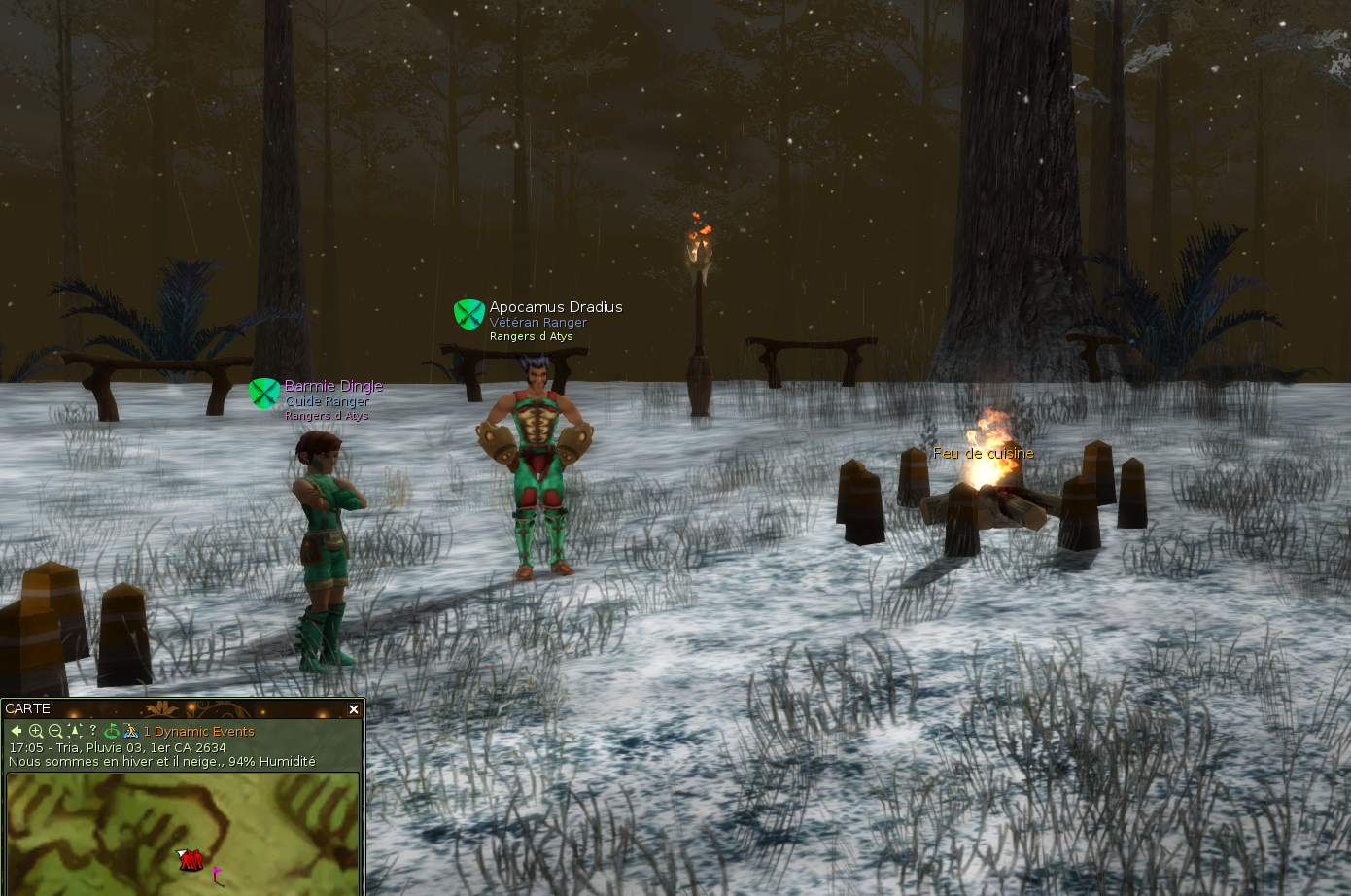Zoom in on the map
The height and width of the screenshot is (896, 1351).
(x=36, y=731)
